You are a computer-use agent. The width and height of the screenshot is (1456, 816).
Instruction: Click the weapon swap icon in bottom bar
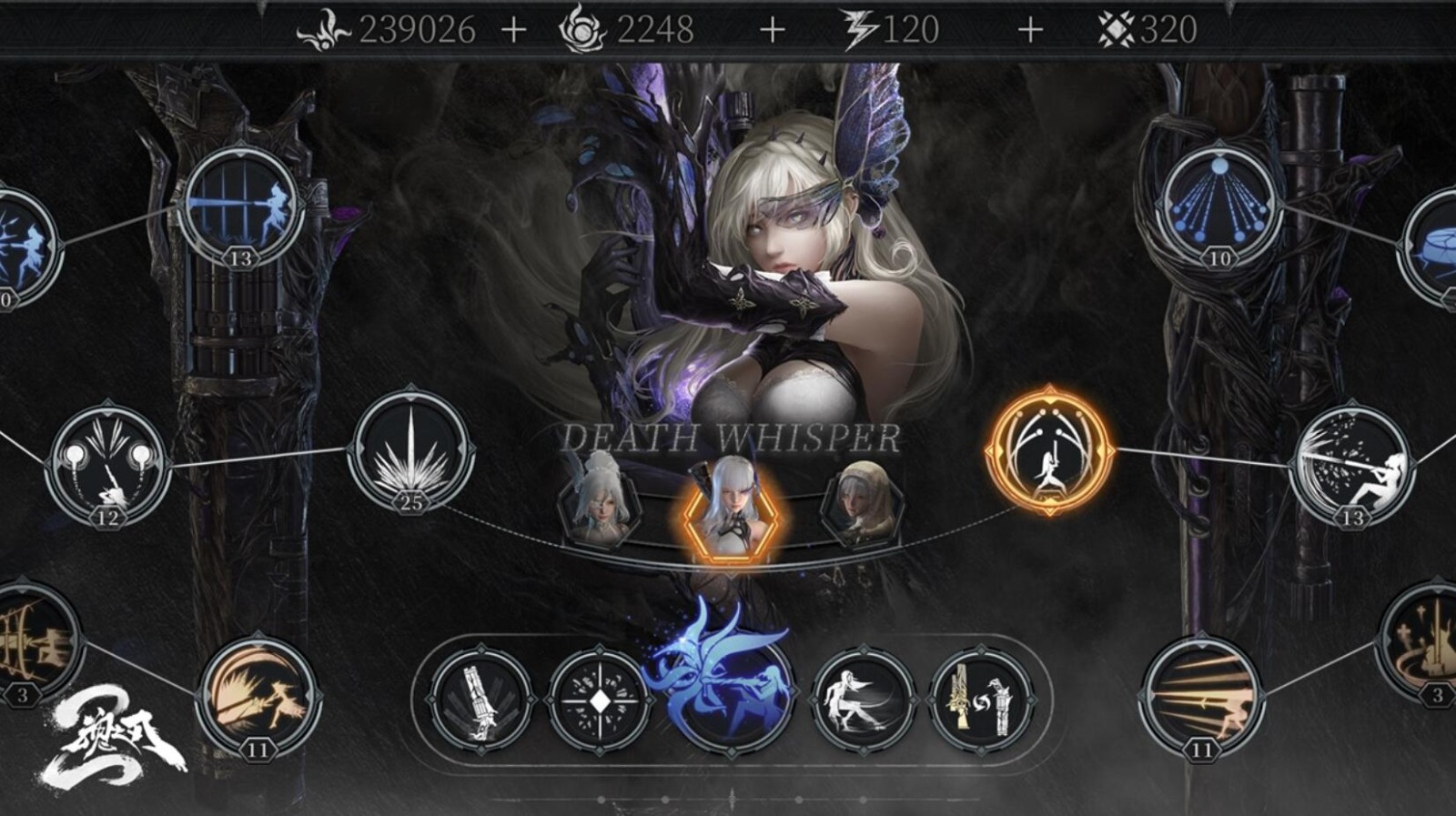click(980, 700)
